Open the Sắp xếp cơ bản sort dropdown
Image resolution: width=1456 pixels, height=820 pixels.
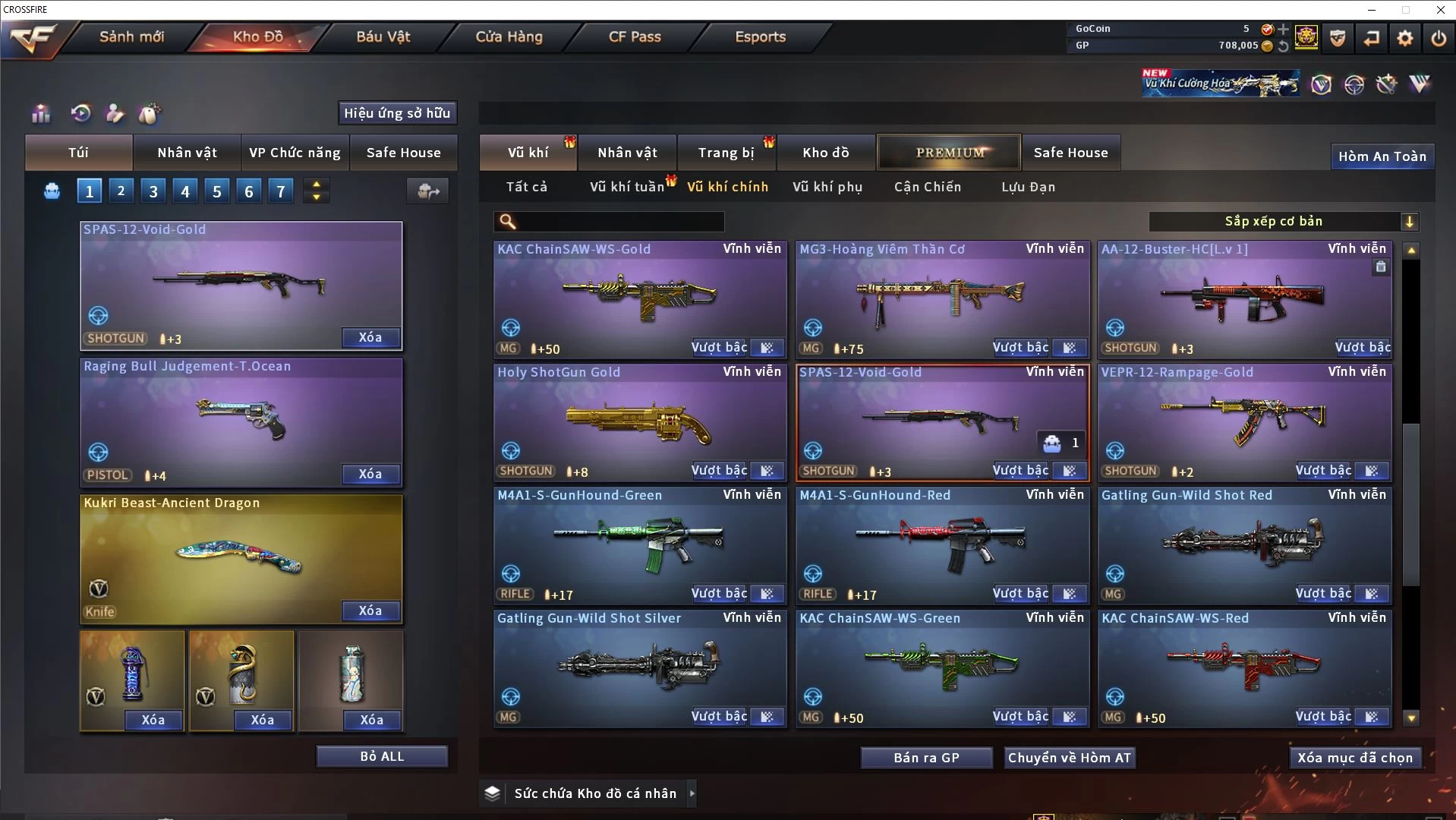(1283, 222)
